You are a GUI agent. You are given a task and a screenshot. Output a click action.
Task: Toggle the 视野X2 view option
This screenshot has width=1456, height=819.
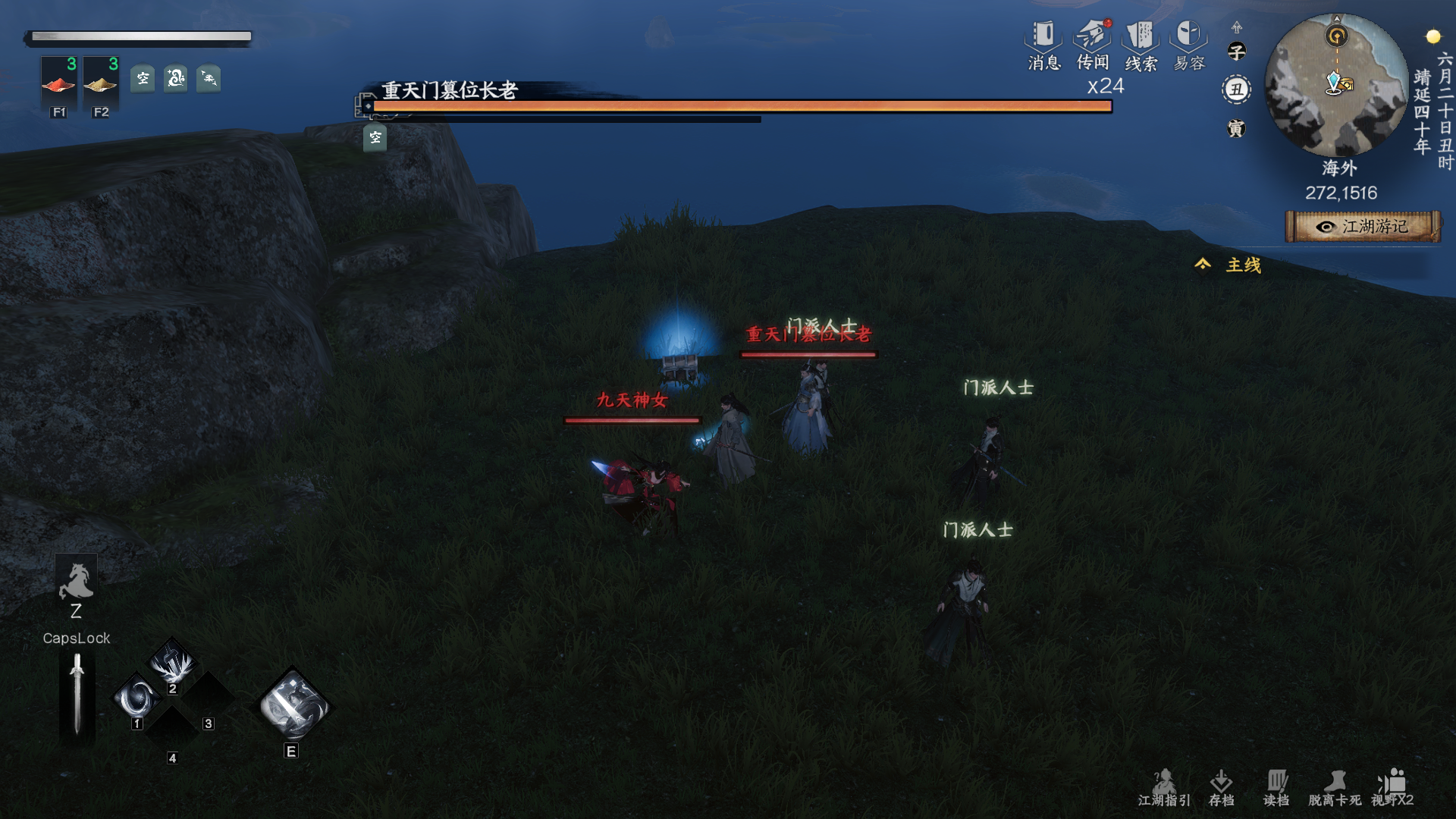[x=1392, y=788]
